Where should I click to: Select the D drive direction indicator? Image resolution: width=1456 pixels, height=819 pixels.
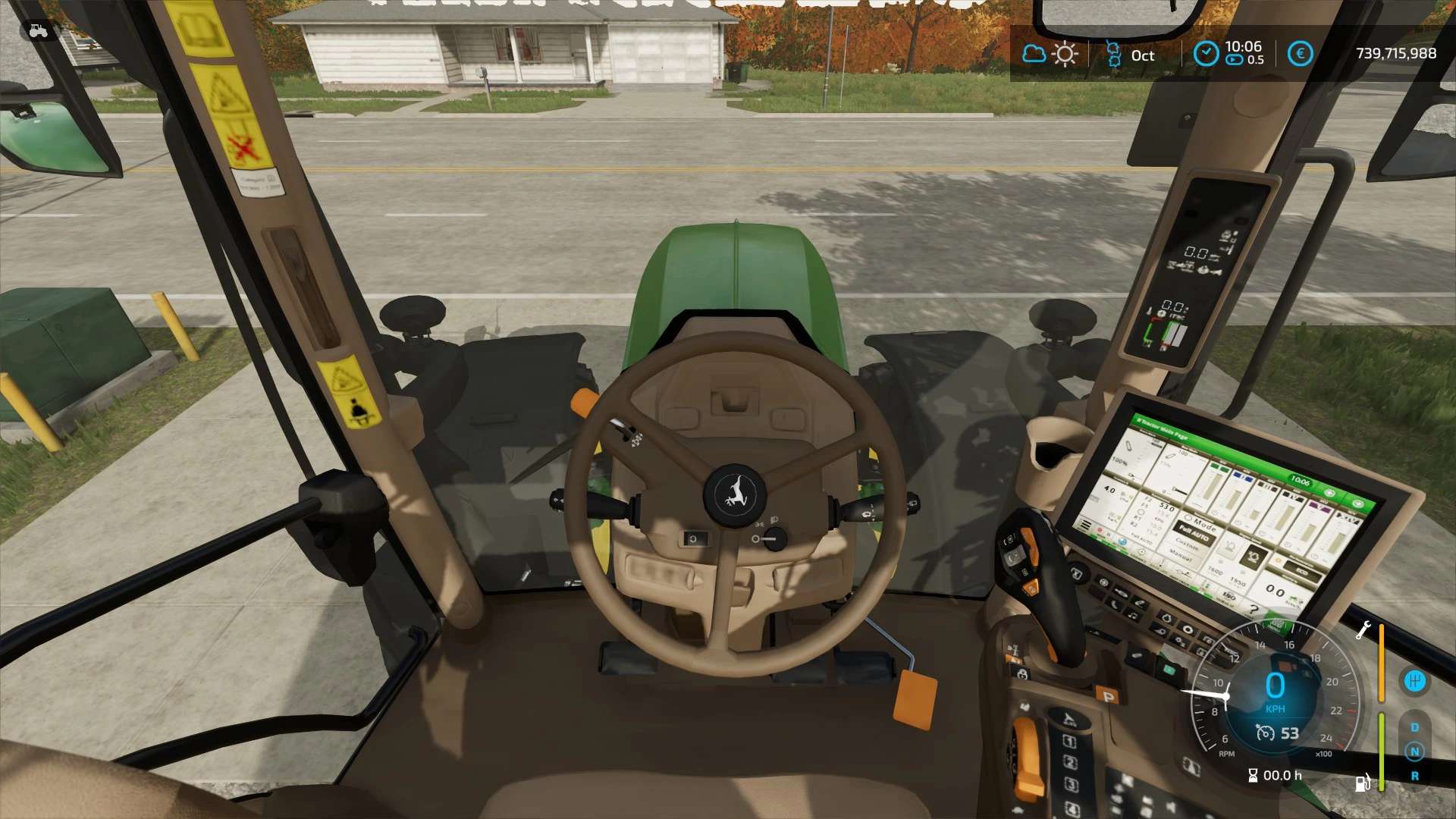click(1414, 727)
